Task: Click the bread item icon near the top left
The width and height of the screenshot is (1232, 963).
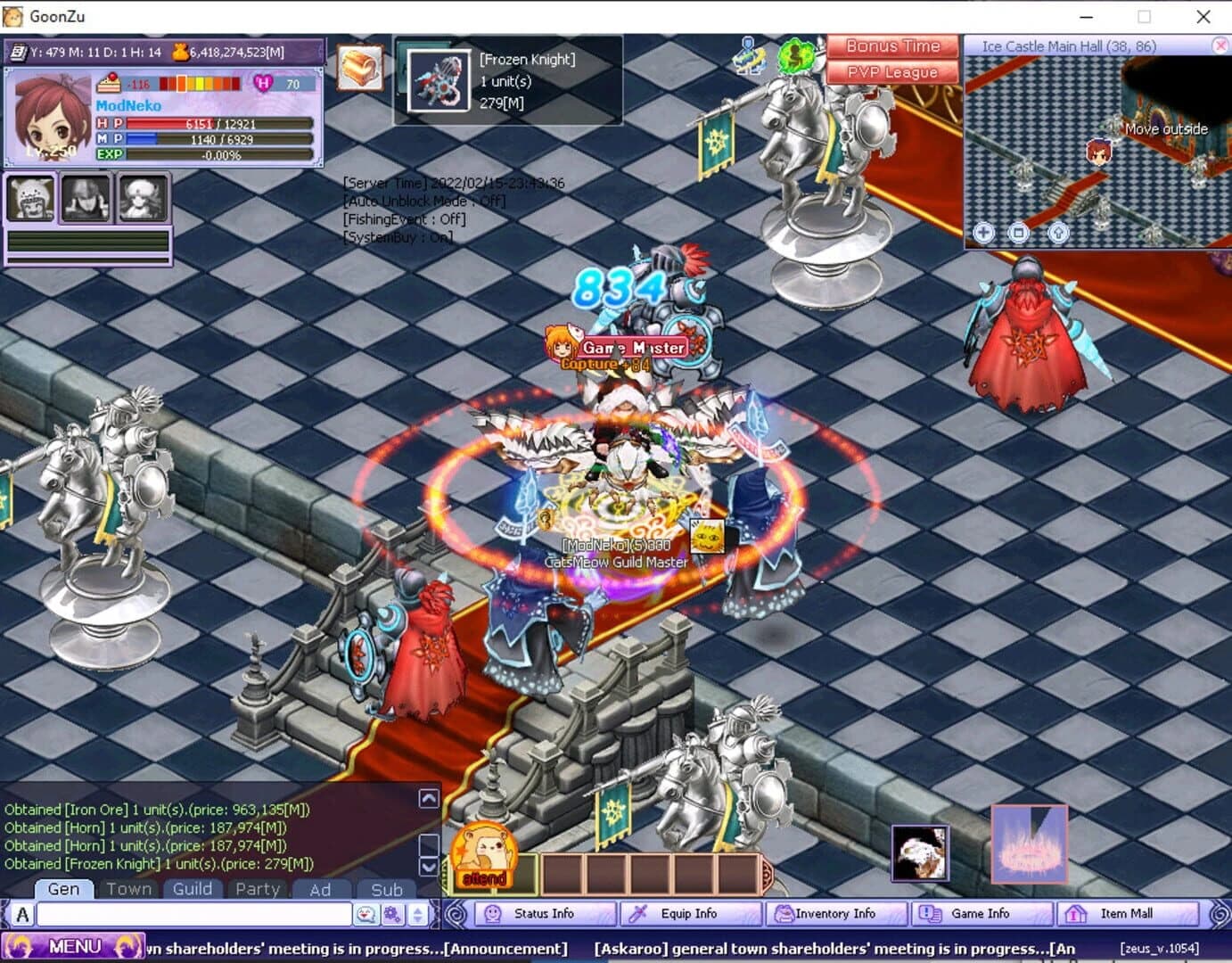Action: [x=359, y=69]
